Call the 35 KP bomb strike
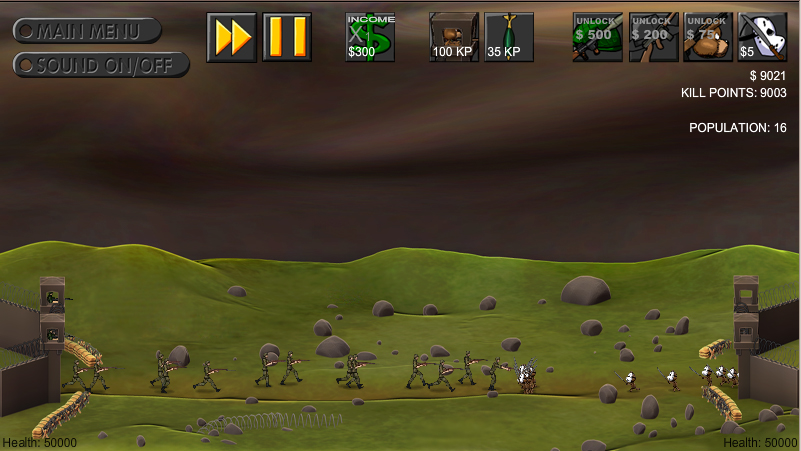Image resolution: width=801 pixels, height=451 pixels. 509,37
